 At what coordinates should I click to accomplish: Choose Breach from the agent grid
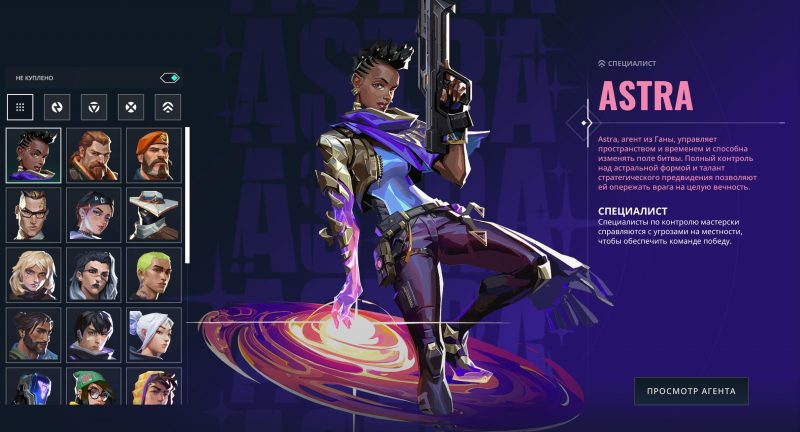[x=94, y=155]
